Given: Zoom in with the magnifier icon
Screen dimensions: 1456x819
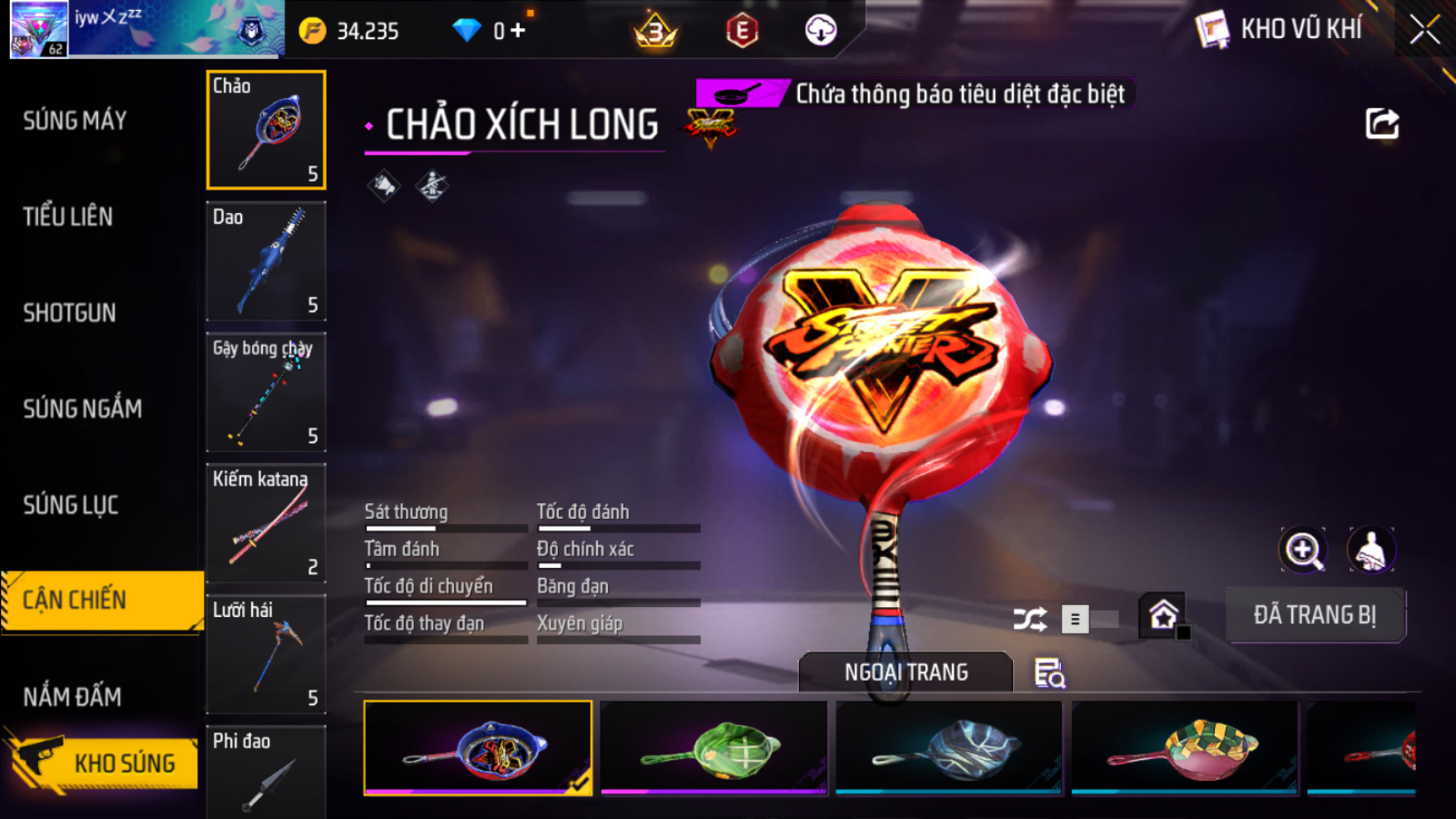Looking at the screenshot, I should tap(1303, 550).
